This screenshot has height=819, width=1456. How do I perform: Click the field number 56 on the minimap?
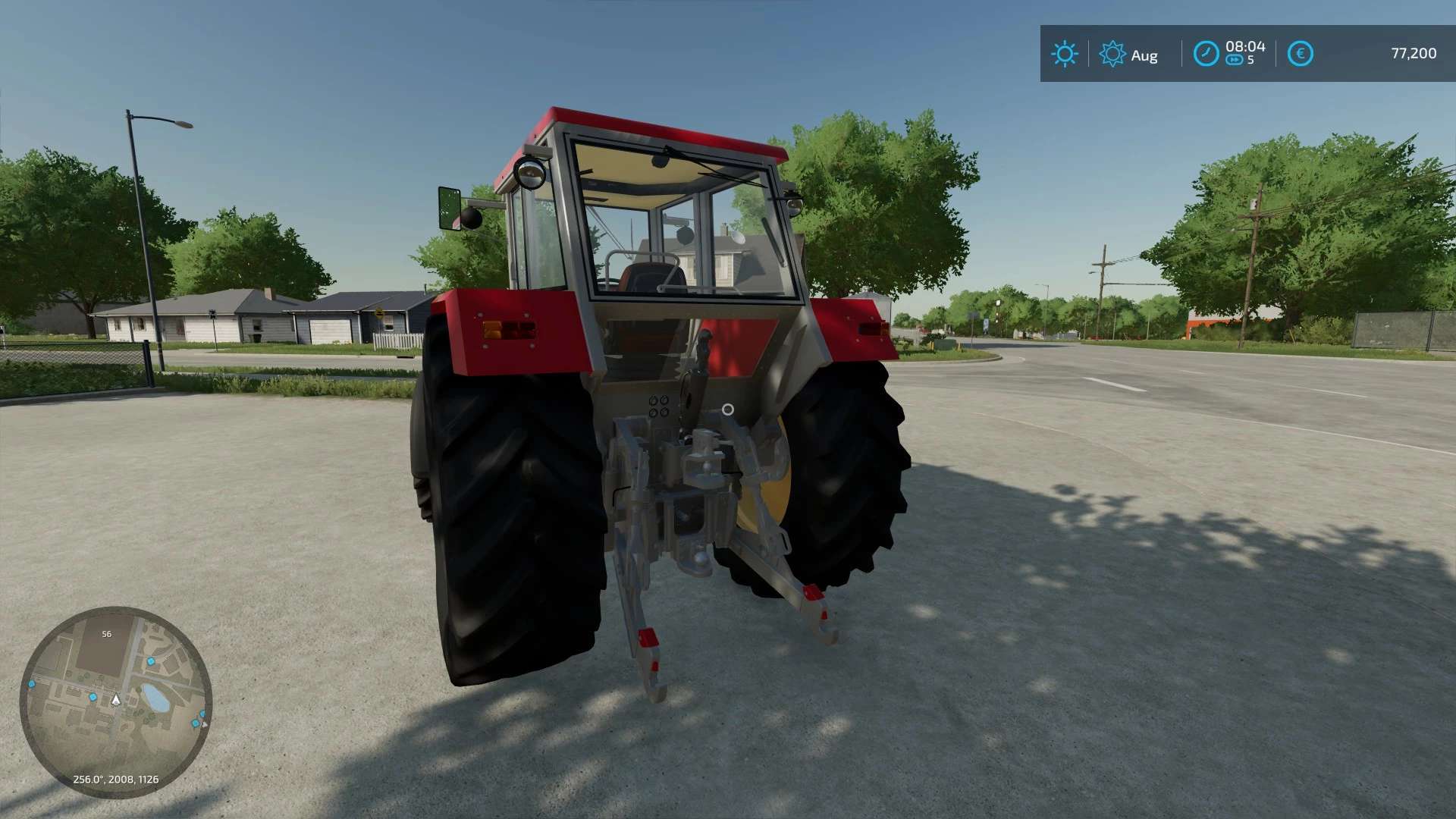tap(107, 635)
